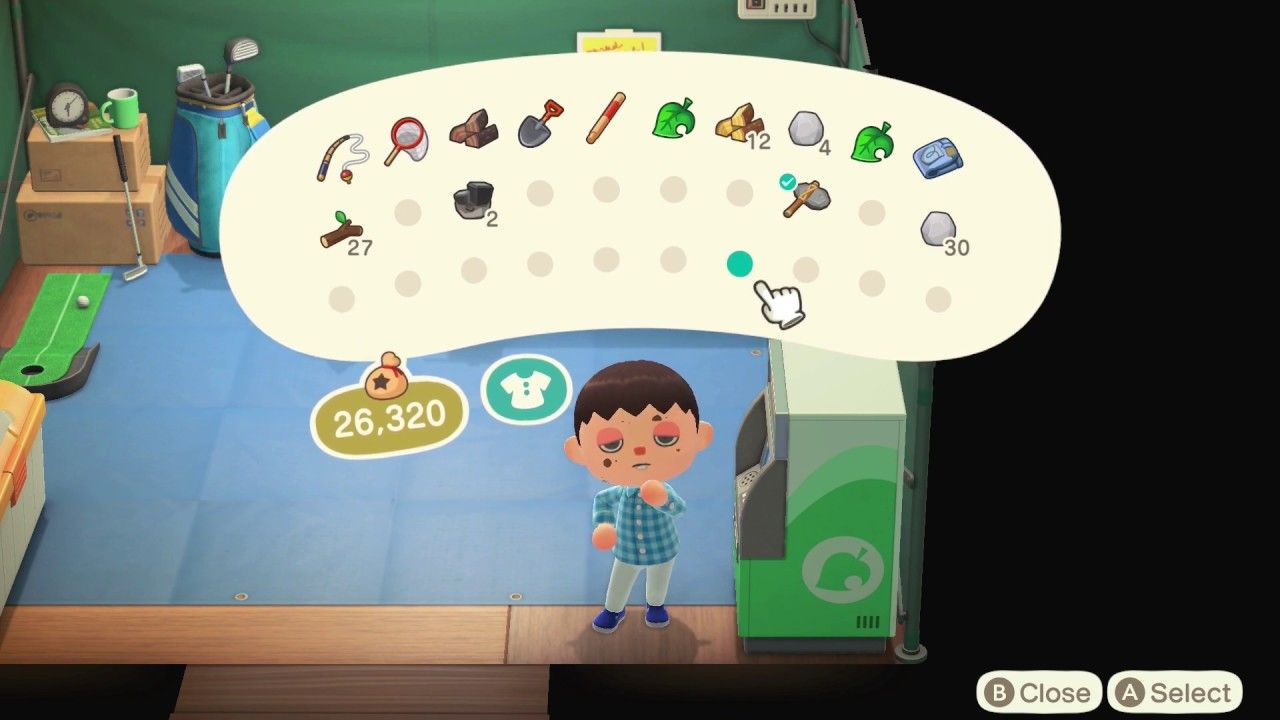Screen dimensions: 1280x720
Task: Pick the shovel from the inventory
Action: pyautogui.click(x=539, y=125)
